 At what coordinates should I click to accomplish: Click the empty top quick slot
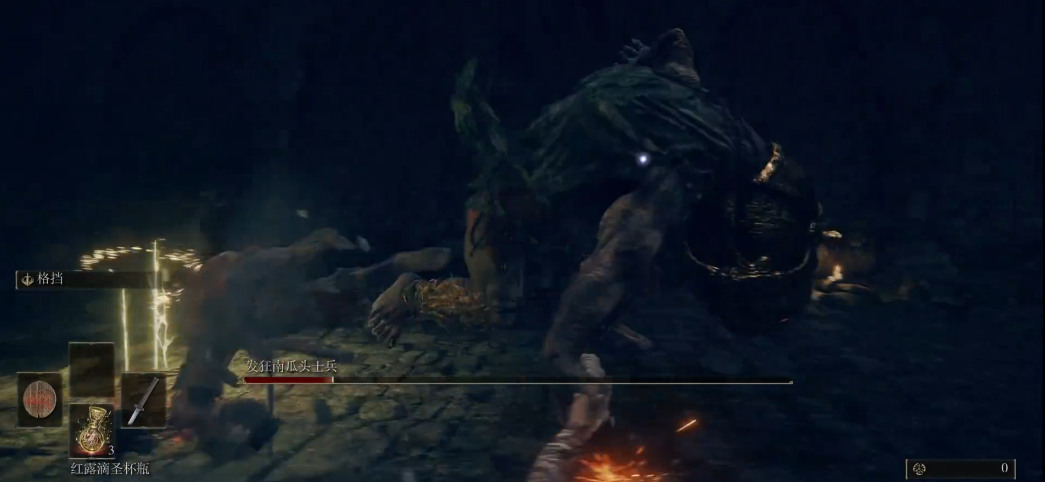pos(92,369)
